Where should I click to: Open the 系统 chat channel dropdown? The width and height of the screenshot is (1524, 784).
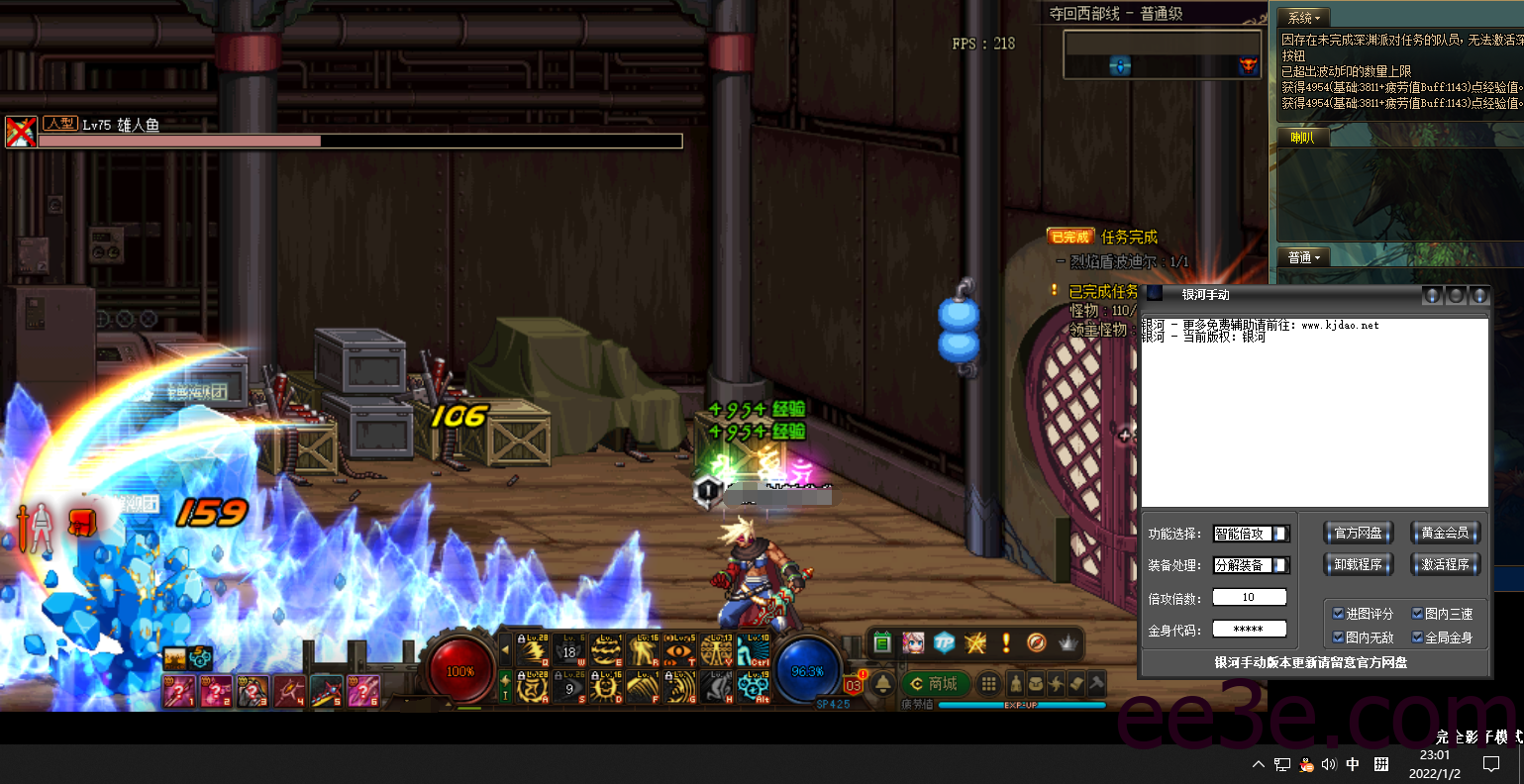(x=1303, y=18)
